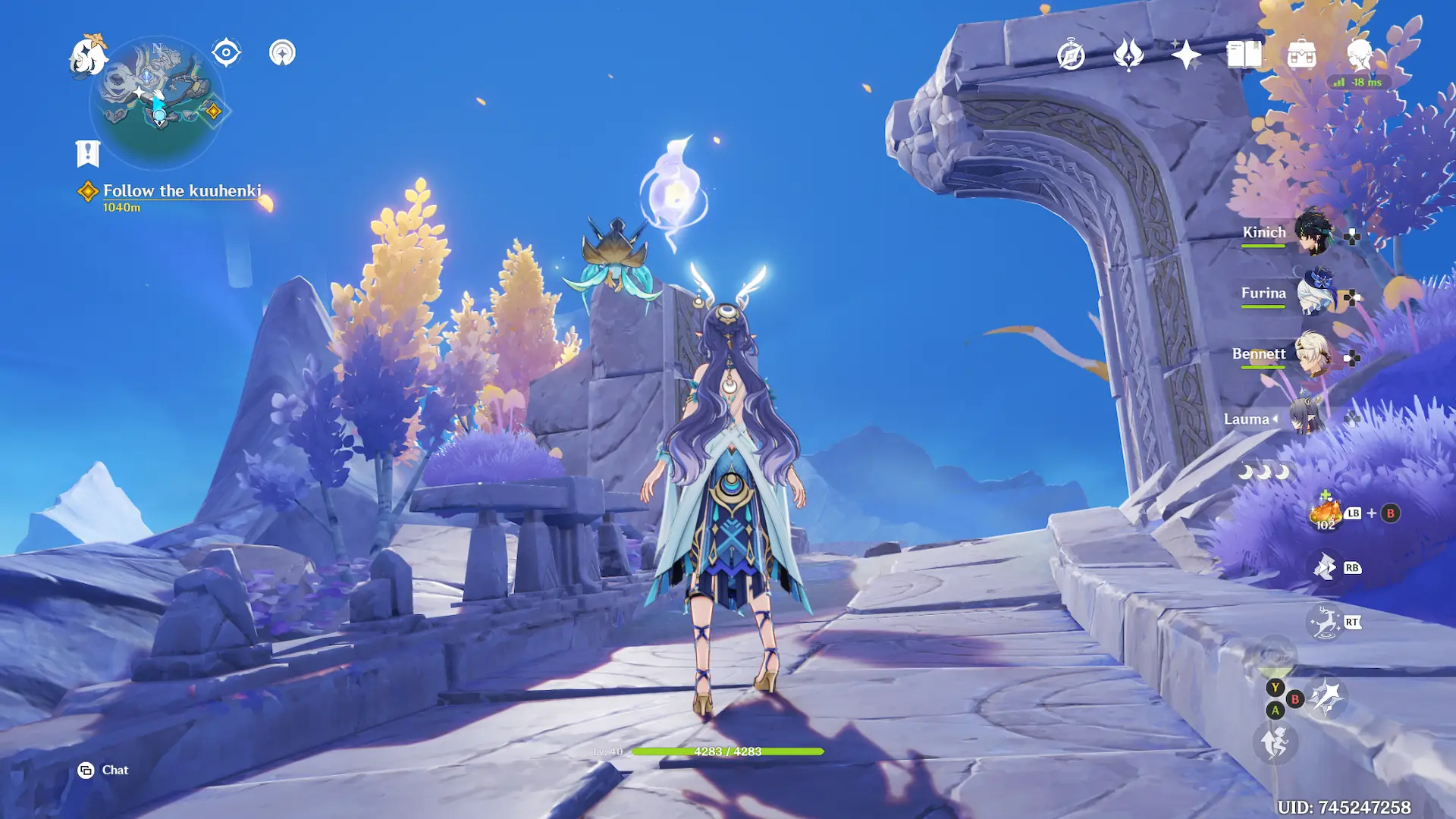Tap the running-figure sprint icon

tap(1275, 742)
